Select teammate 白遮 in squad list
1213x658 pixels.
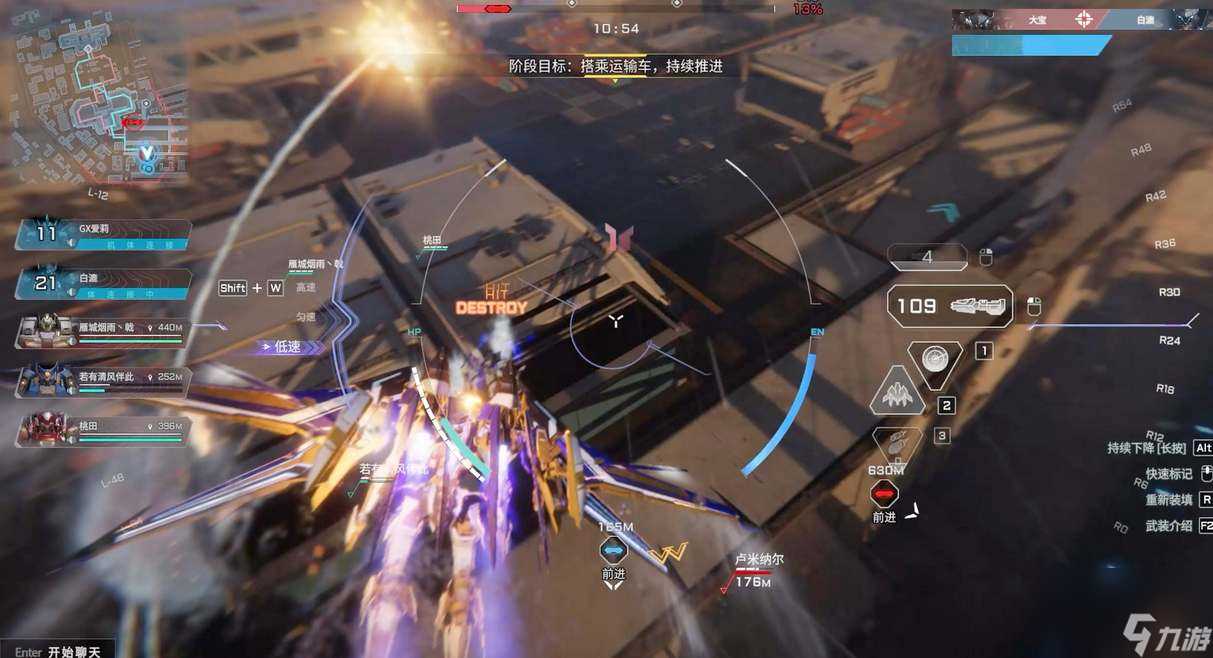coord(103,283)
